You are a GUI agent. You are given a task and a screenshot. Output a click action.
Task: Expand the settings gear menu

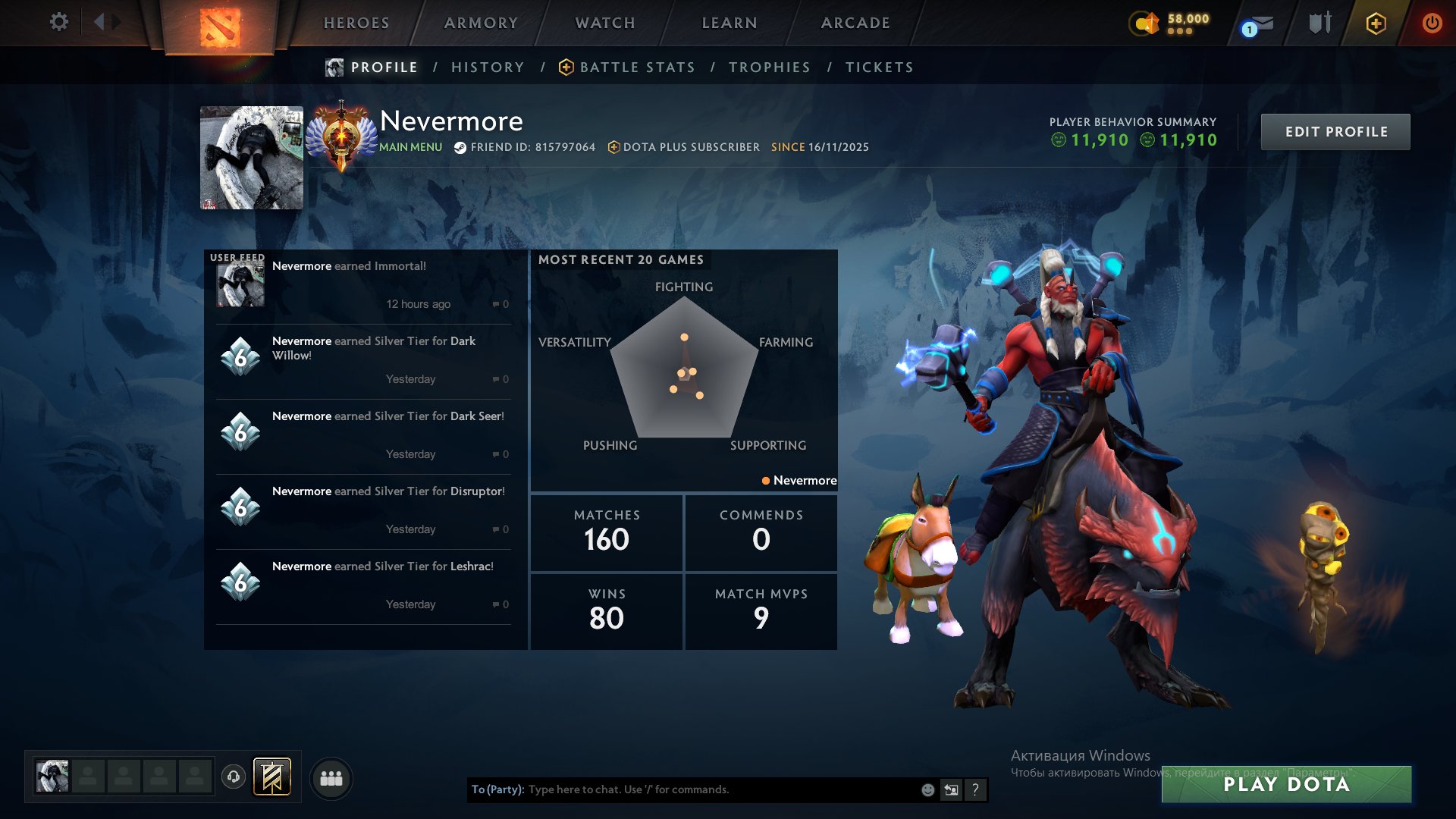(59, 23)
